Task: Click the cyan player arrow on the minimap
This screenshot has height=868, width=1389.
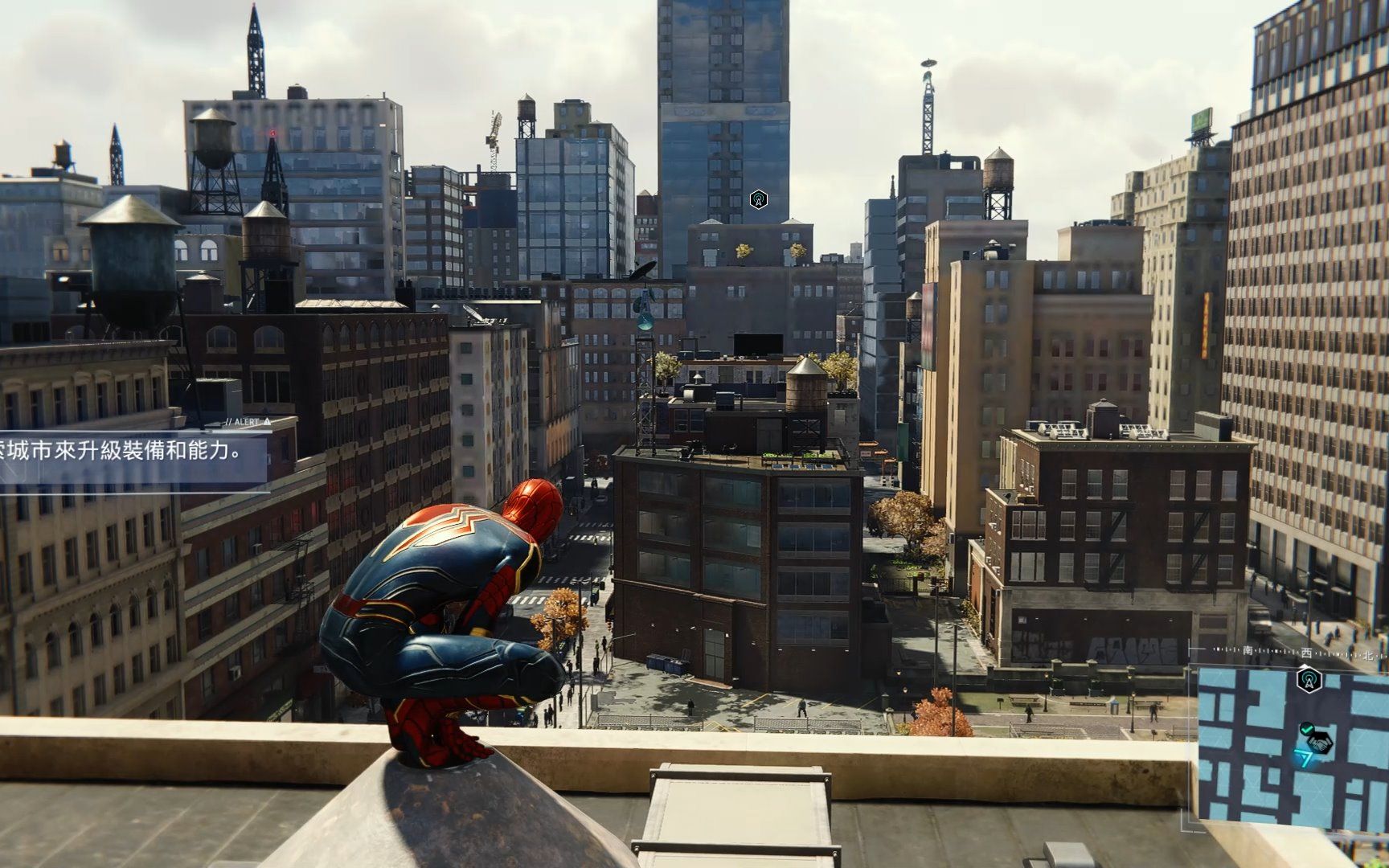Action: pyautogui.click(x=1304, y=758)
